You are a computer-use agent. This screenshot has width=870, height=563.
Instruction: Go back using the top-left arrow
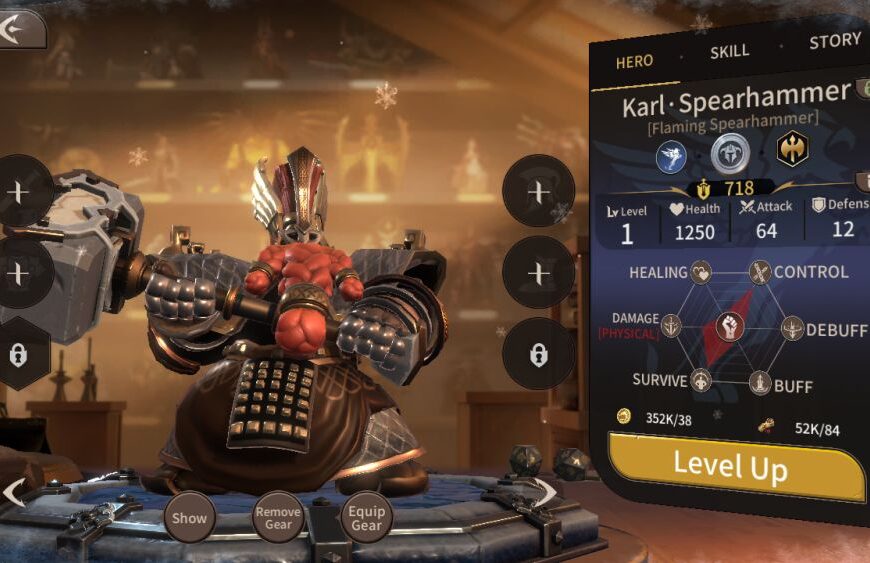(x=20, y=28)
